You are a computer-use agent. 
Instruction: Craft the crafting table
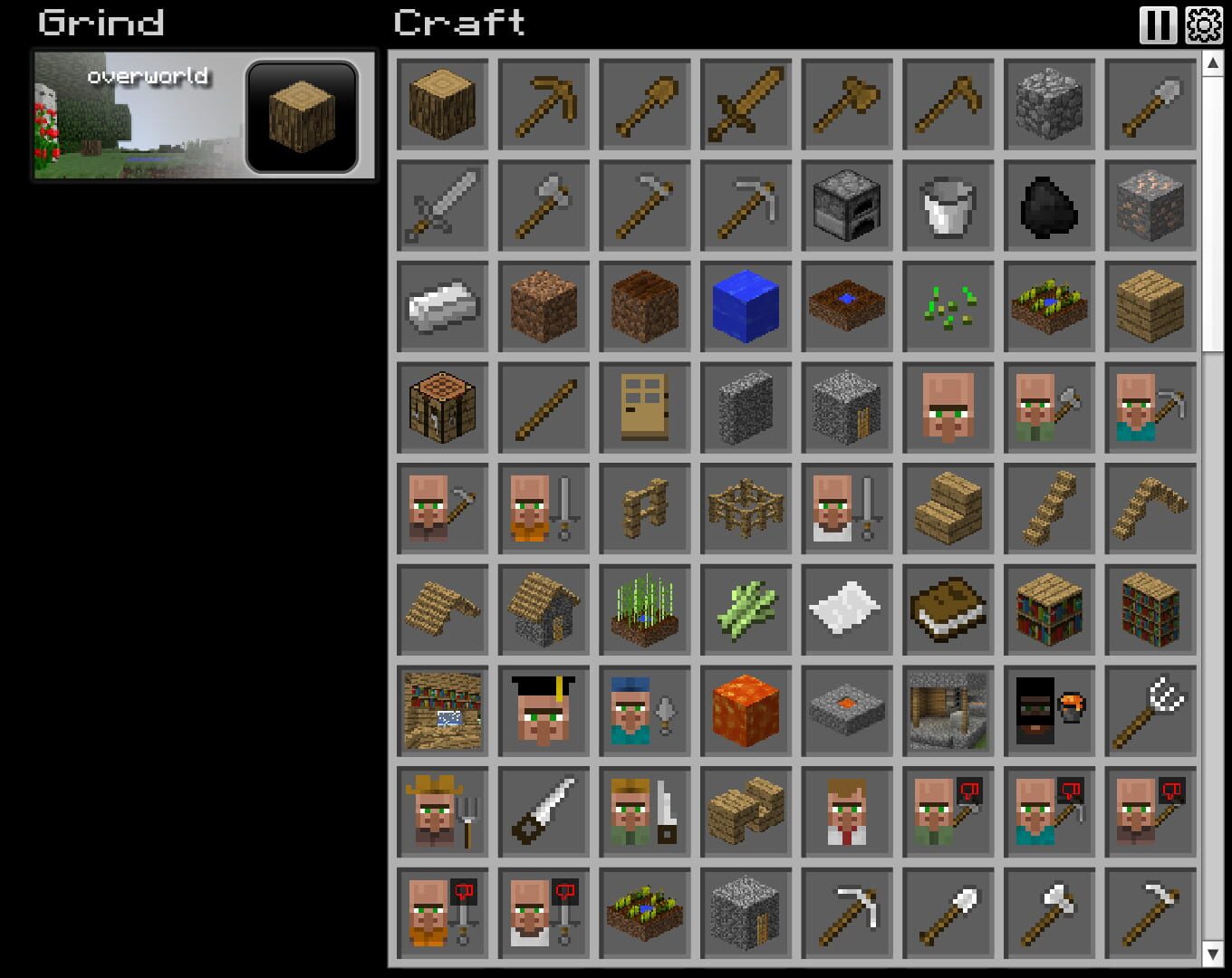click(x=441, y=407)
